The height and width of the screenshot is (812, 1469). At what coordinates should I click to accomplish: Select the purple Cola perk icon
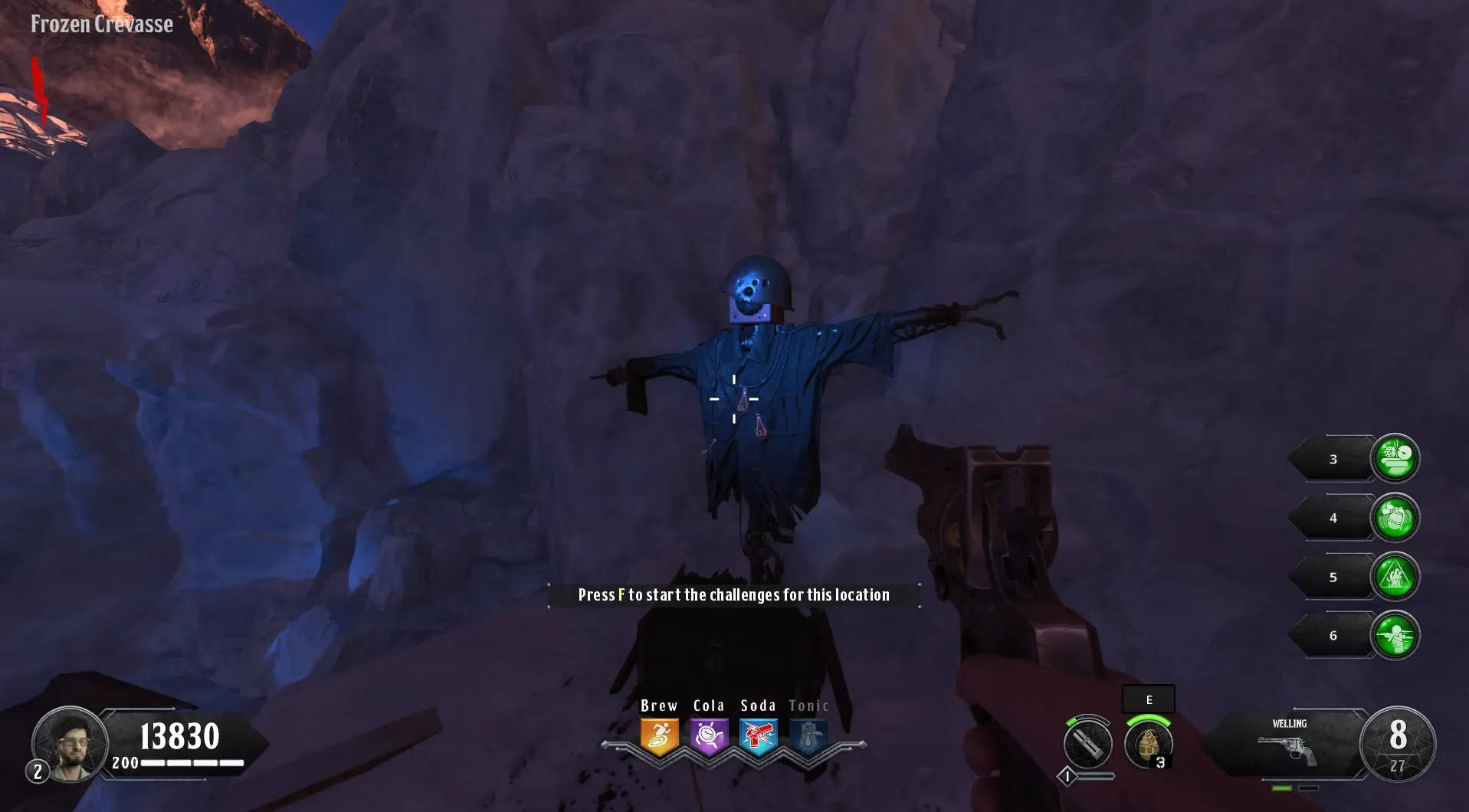tap(709, 736)
